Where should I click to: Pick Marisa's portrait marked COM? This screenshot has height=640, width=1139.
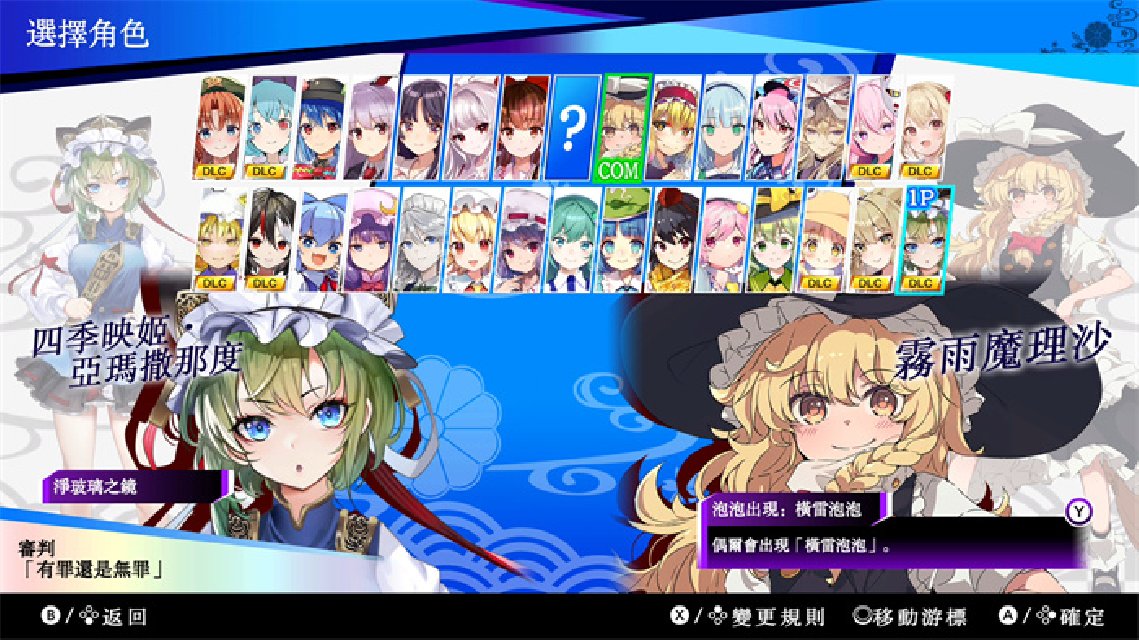(x=625, y=127)
